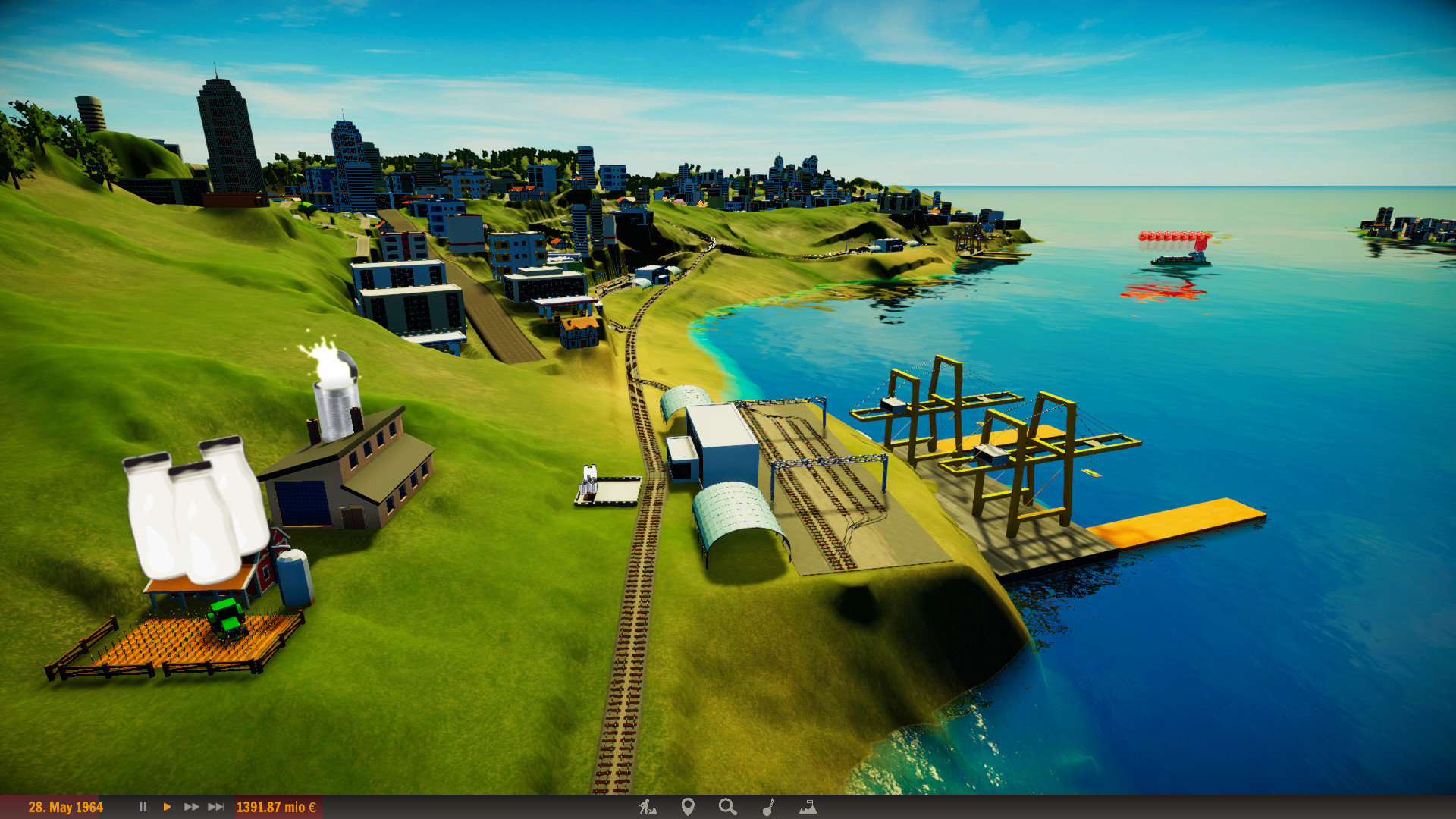Activate the wrecking ball demolish tool
This screenshot has height=819, width=1456.
[x=767, y=807]
